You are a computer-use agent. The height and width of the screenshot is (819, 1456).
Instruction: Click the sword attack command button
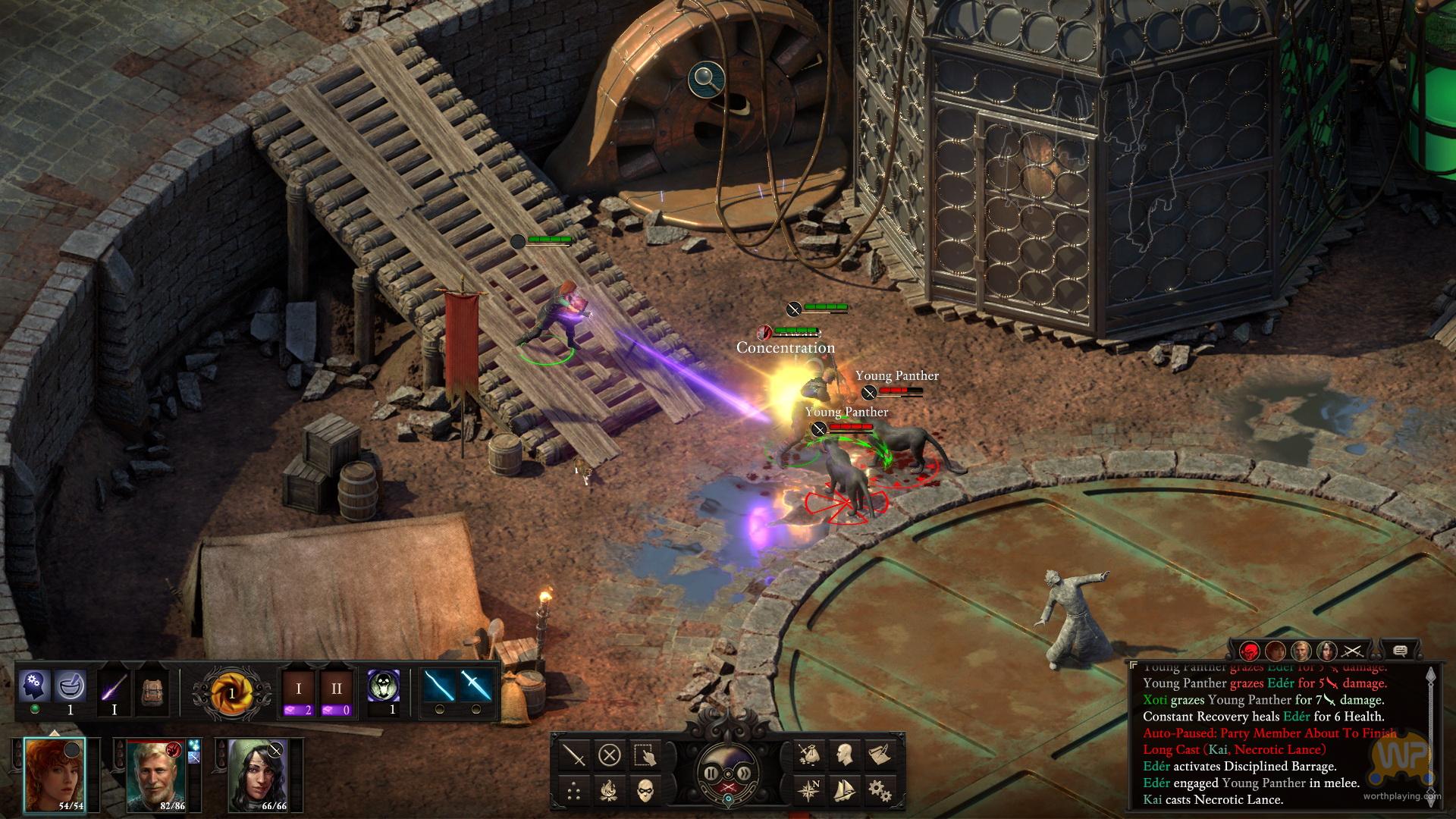576,755
